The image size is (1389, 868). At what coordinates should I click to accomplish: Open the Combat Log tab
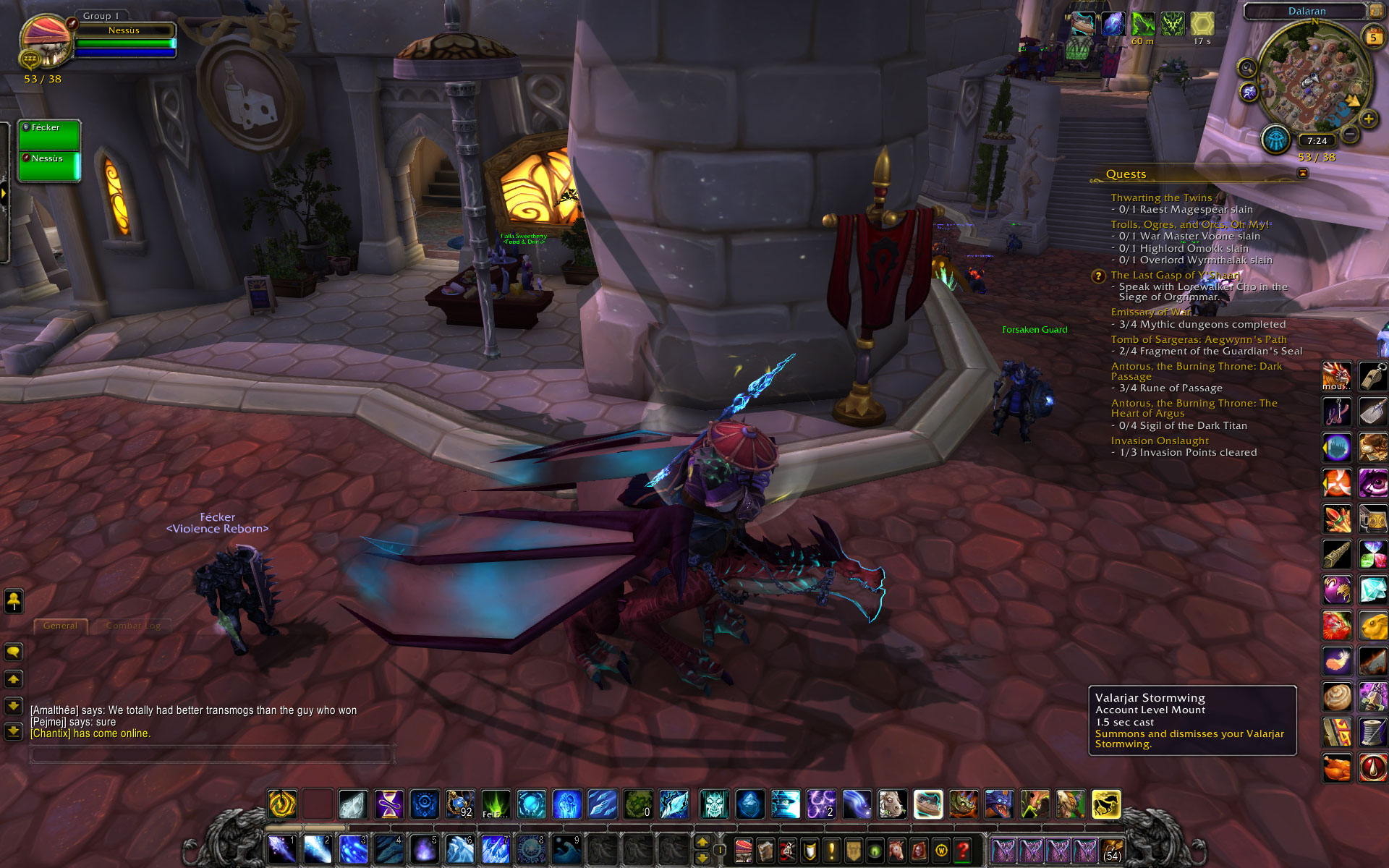133,626
